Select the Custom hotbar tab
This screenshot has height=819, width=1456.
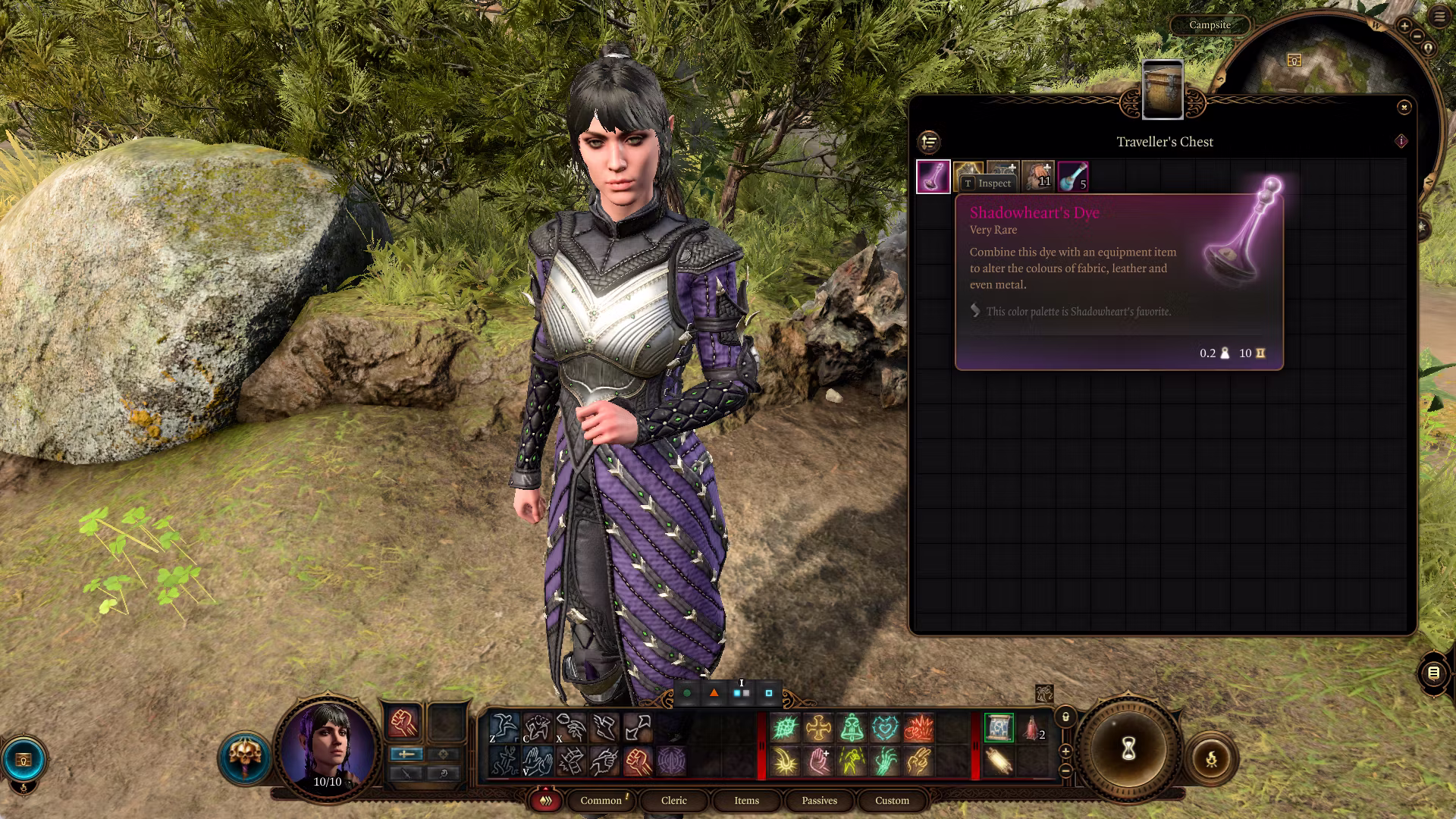click(892, 800)
